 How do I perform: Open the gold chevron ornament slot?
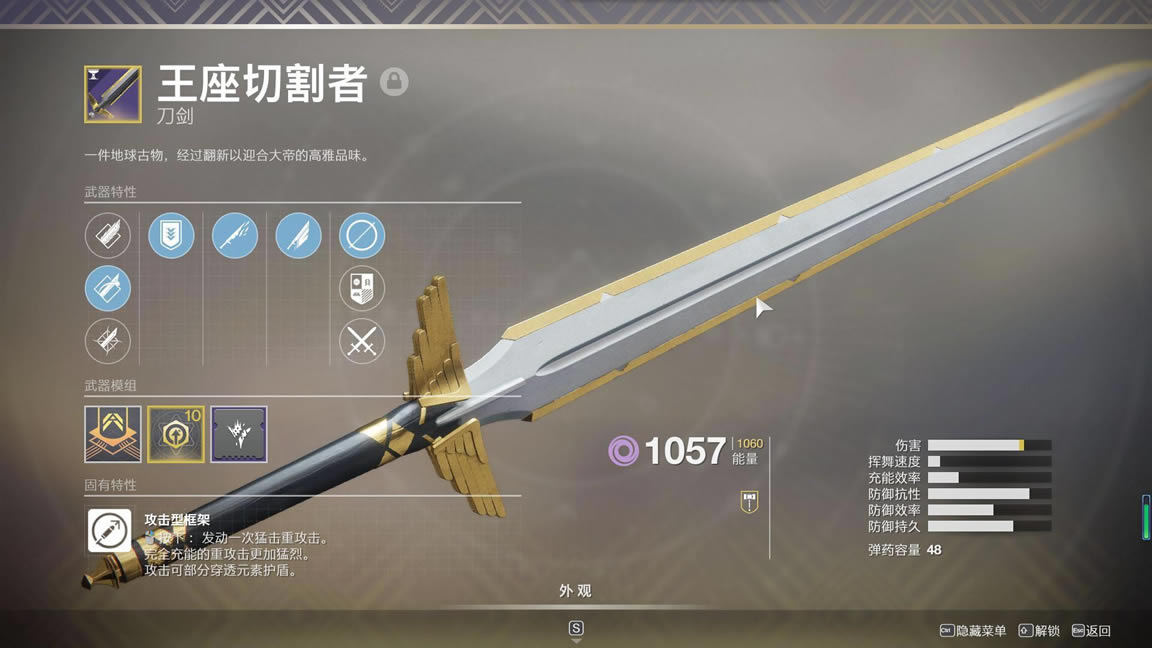pos(113,434)
